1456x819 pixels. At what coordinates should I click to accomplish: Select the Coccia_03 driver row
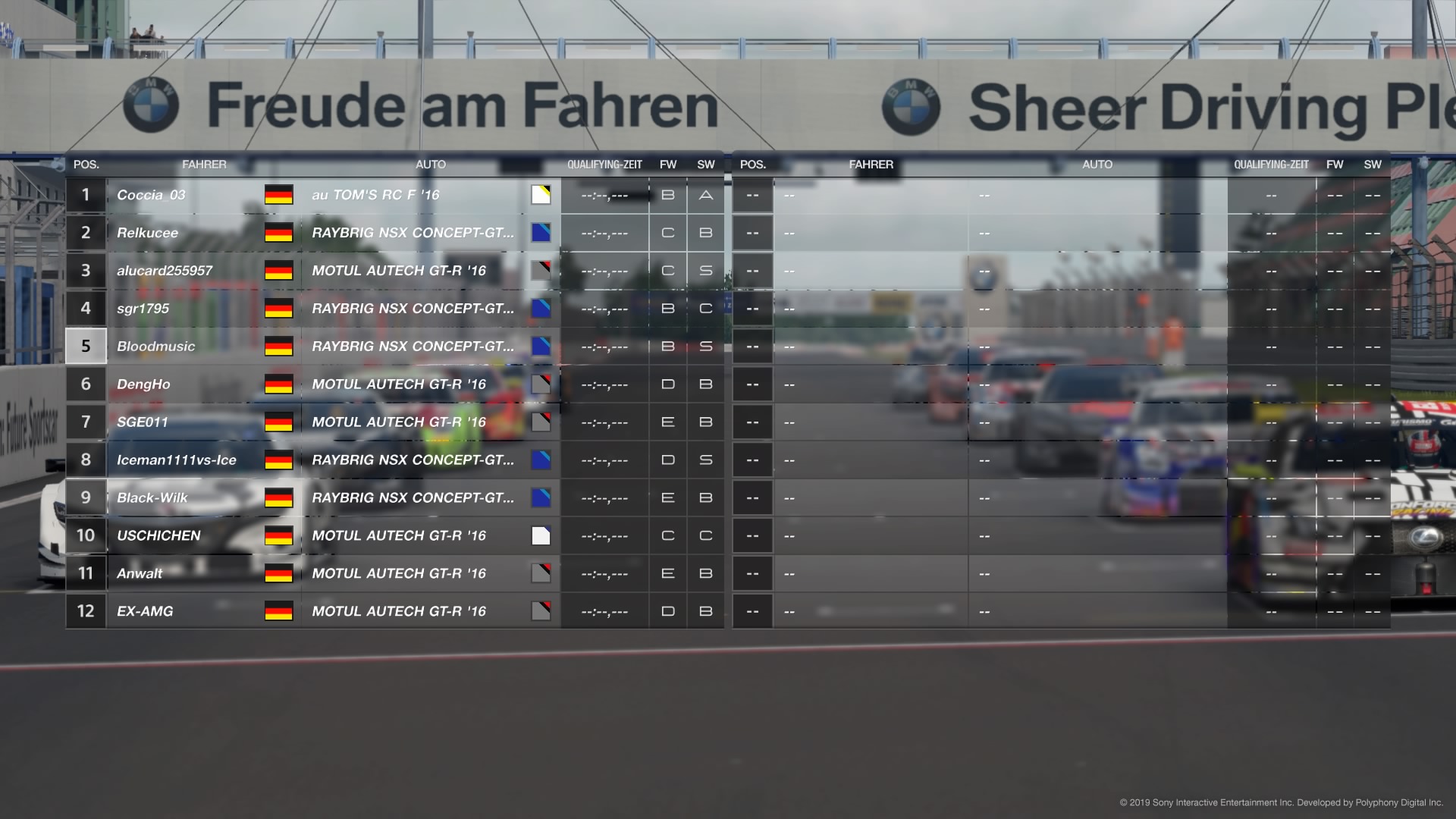[x=151, y=195]
